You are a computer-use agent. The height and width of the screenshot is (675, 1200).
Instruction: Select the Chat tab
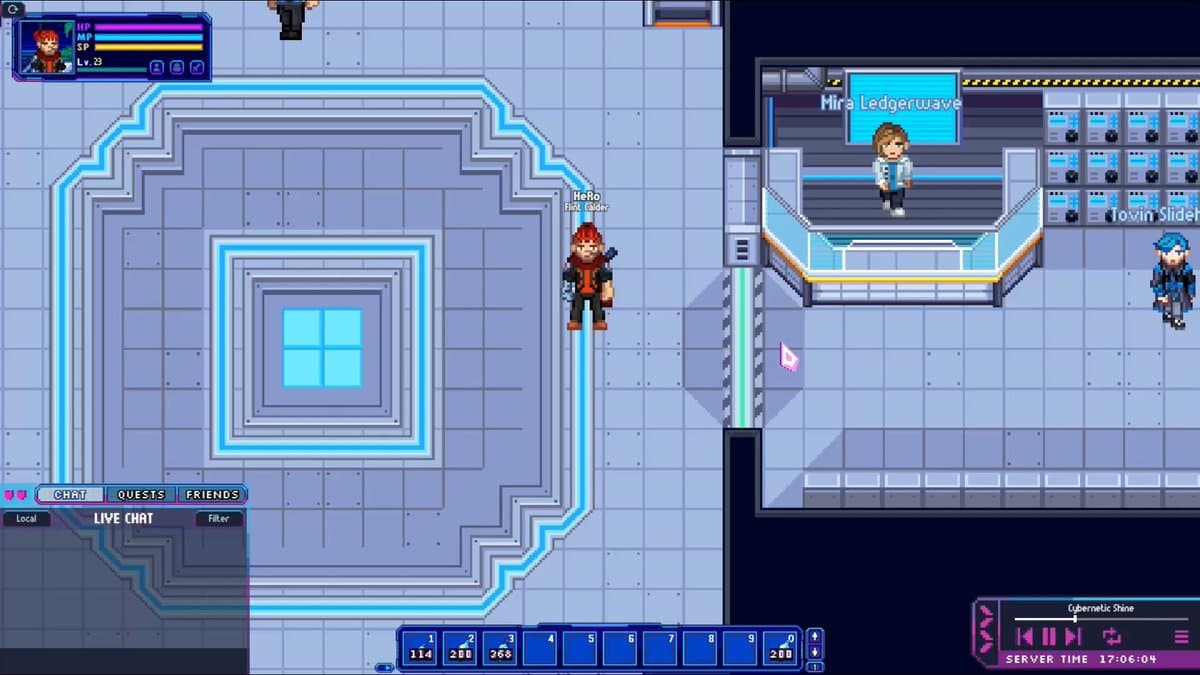(70, 495)
